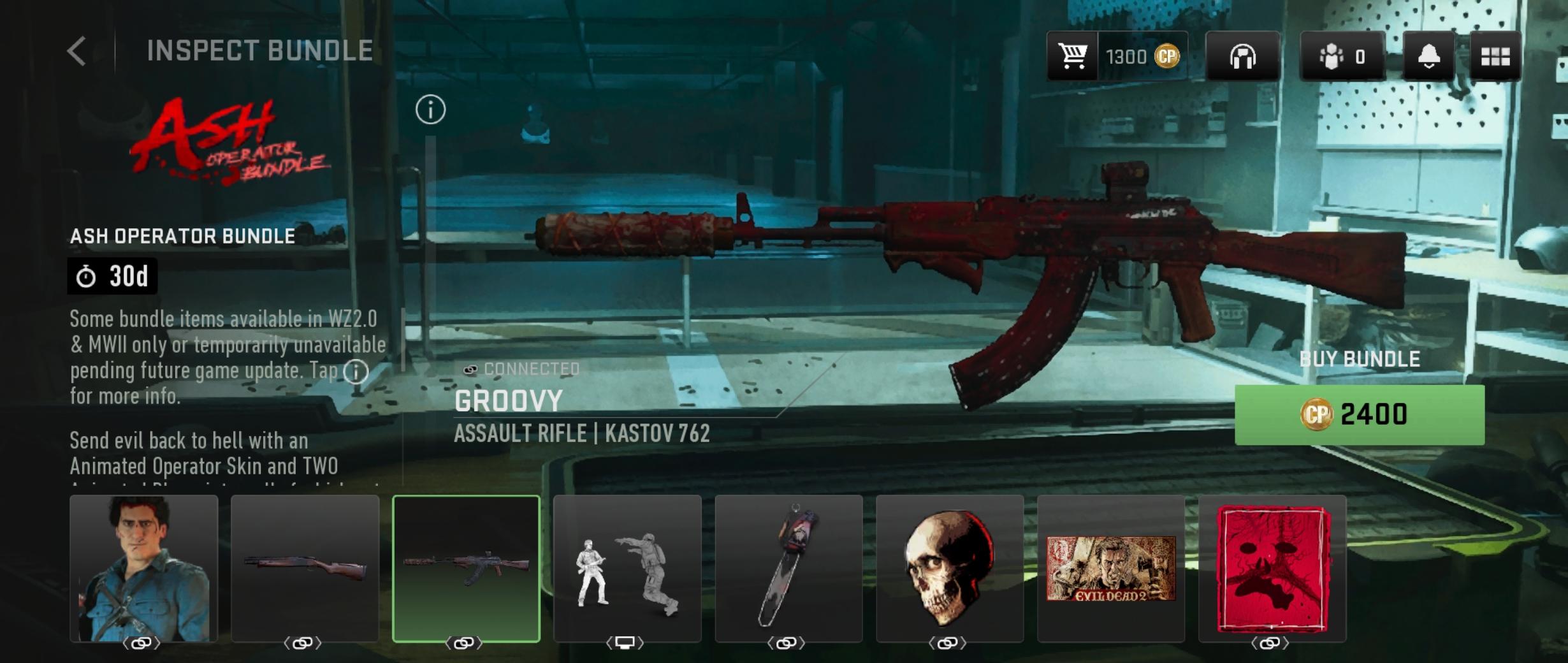
Task: Select the chainsaw weapon charm thumbnail
Action: 788,568
